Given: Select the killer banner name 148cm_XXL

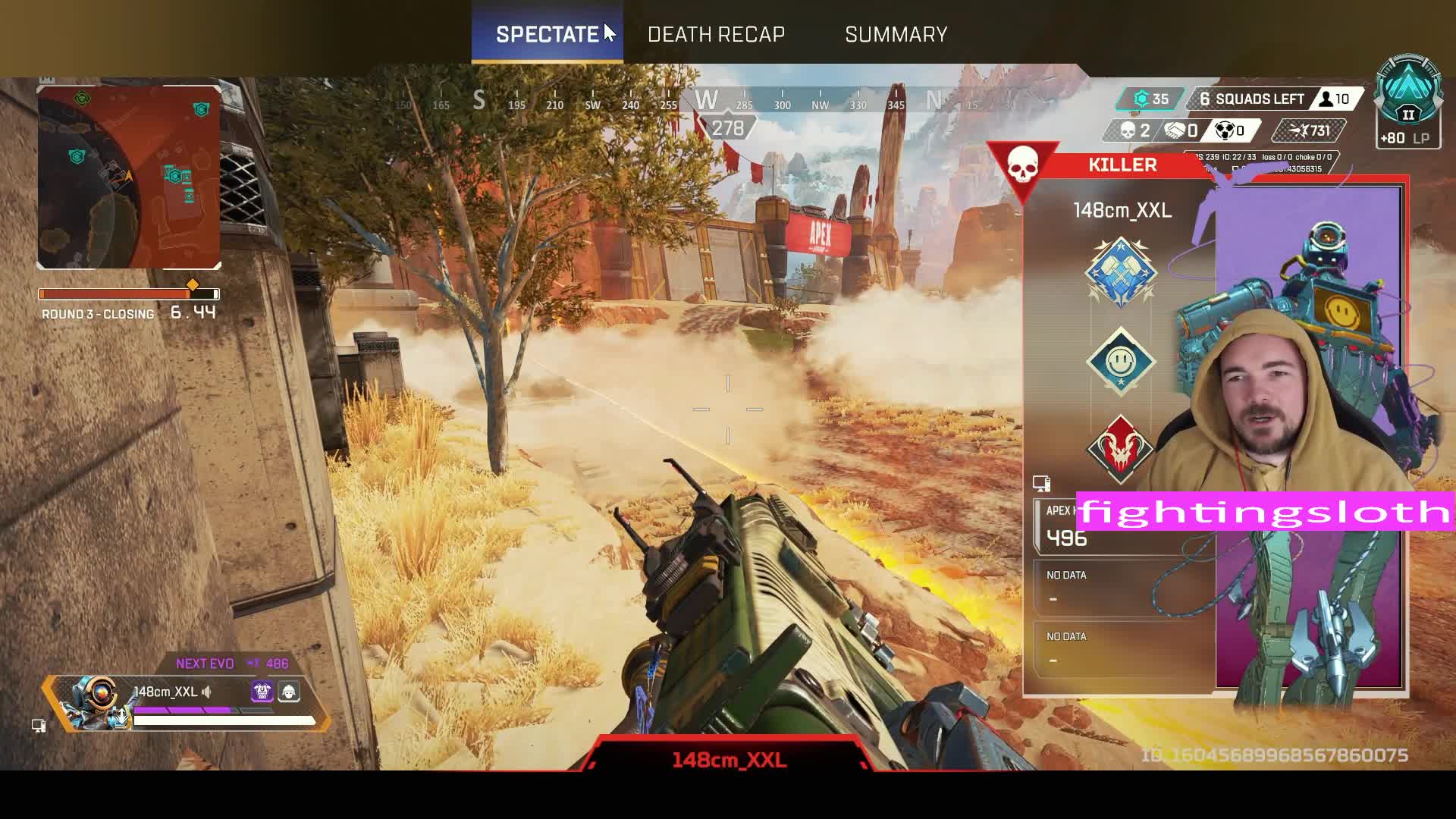Looking at the screenshot, I should tap(1122, 210).
